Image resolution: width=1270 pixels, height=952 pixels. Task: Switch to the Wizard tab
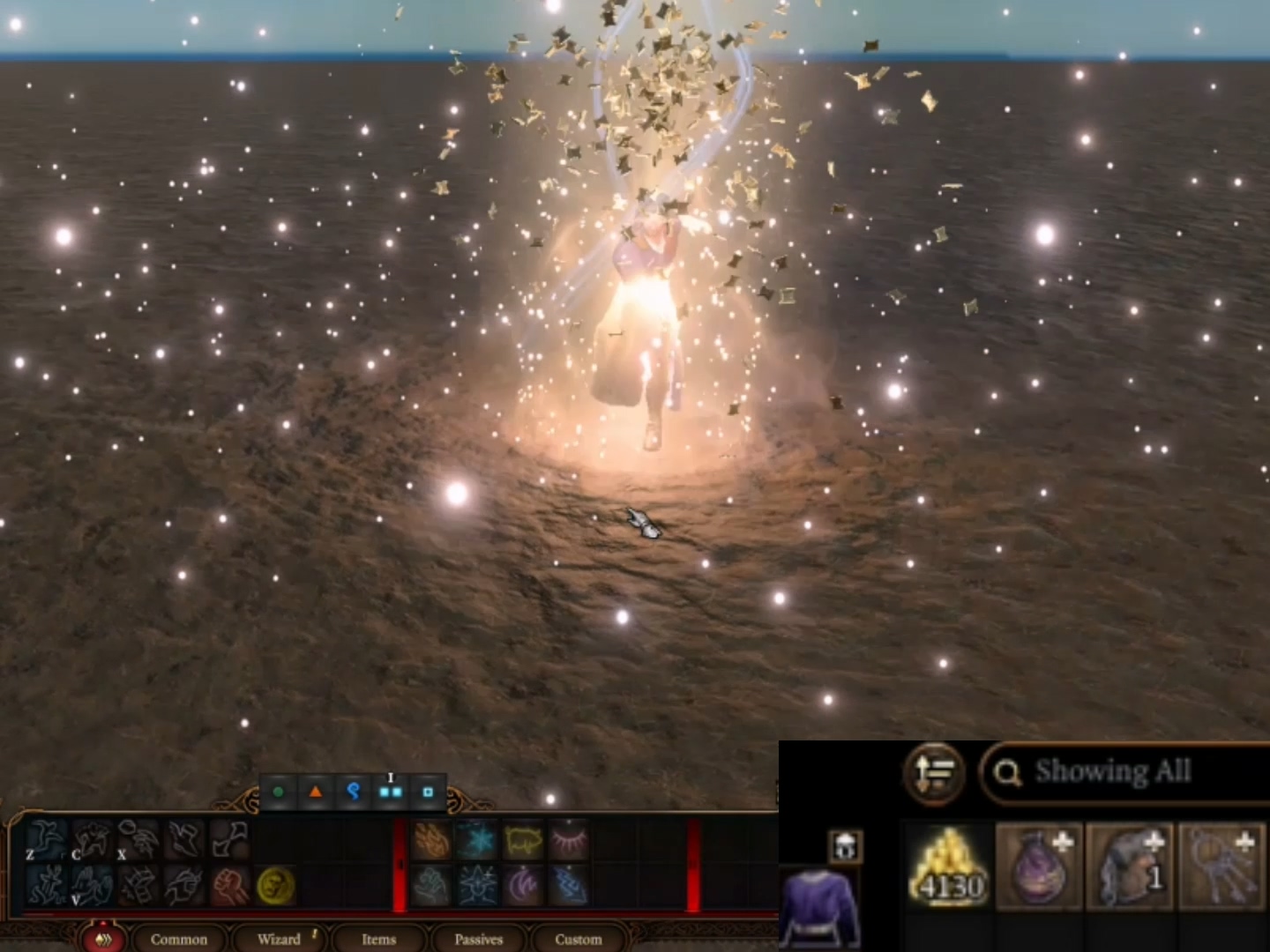coord(280,940)
